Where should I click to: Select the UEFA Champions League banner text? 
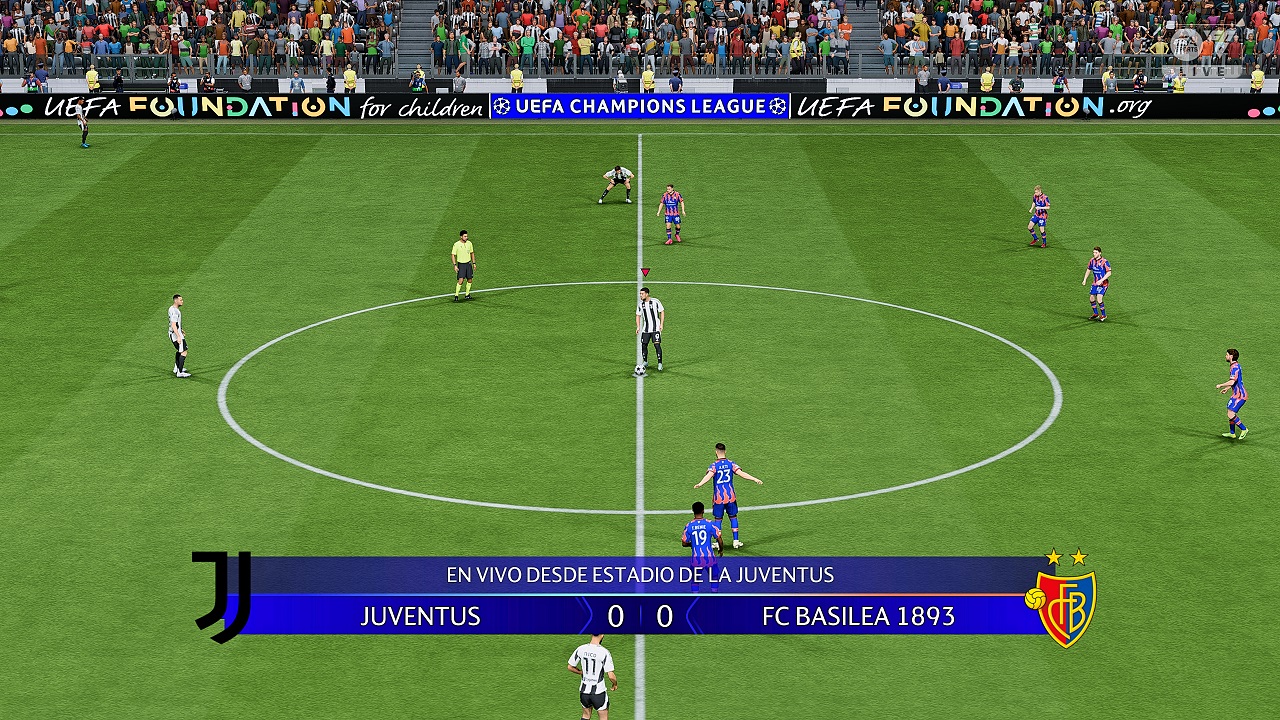point(638,105)
